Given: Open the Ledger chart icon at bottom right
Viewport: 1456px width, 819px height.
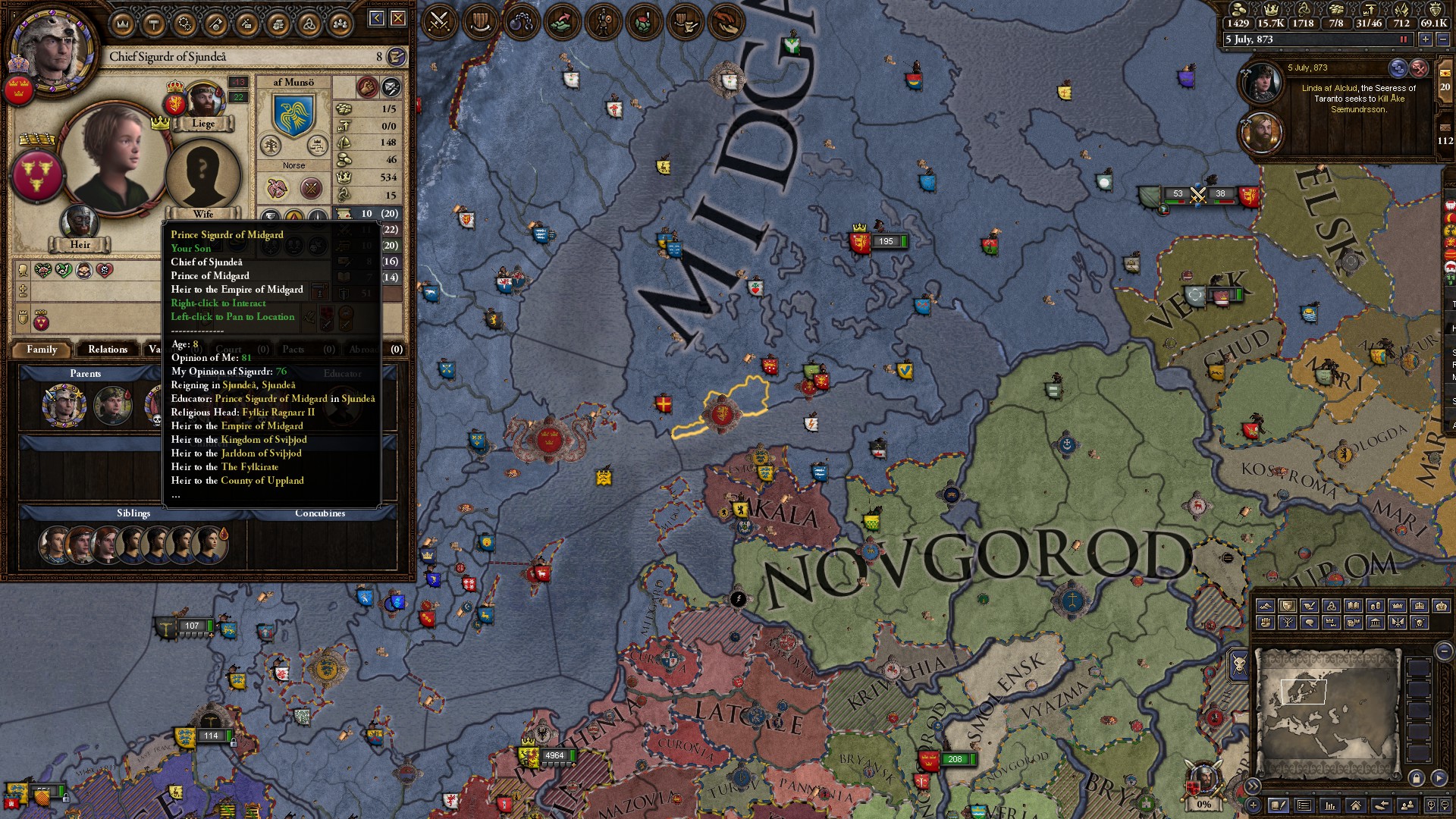Looking at the screenshot, I should point(1331,805).
